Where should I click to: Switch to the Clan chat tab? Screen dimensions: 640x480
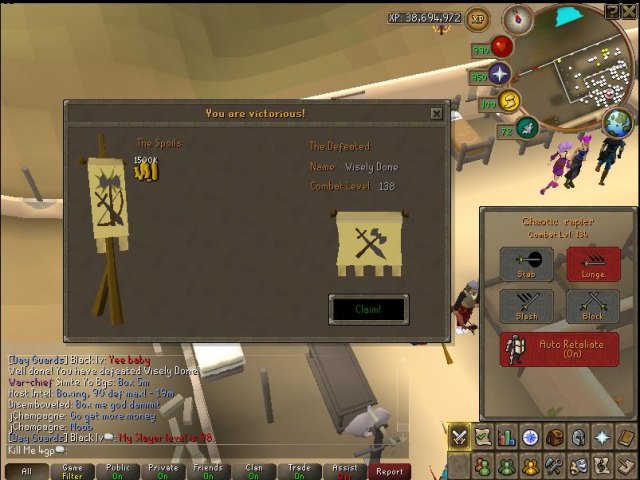click(254, 471)
